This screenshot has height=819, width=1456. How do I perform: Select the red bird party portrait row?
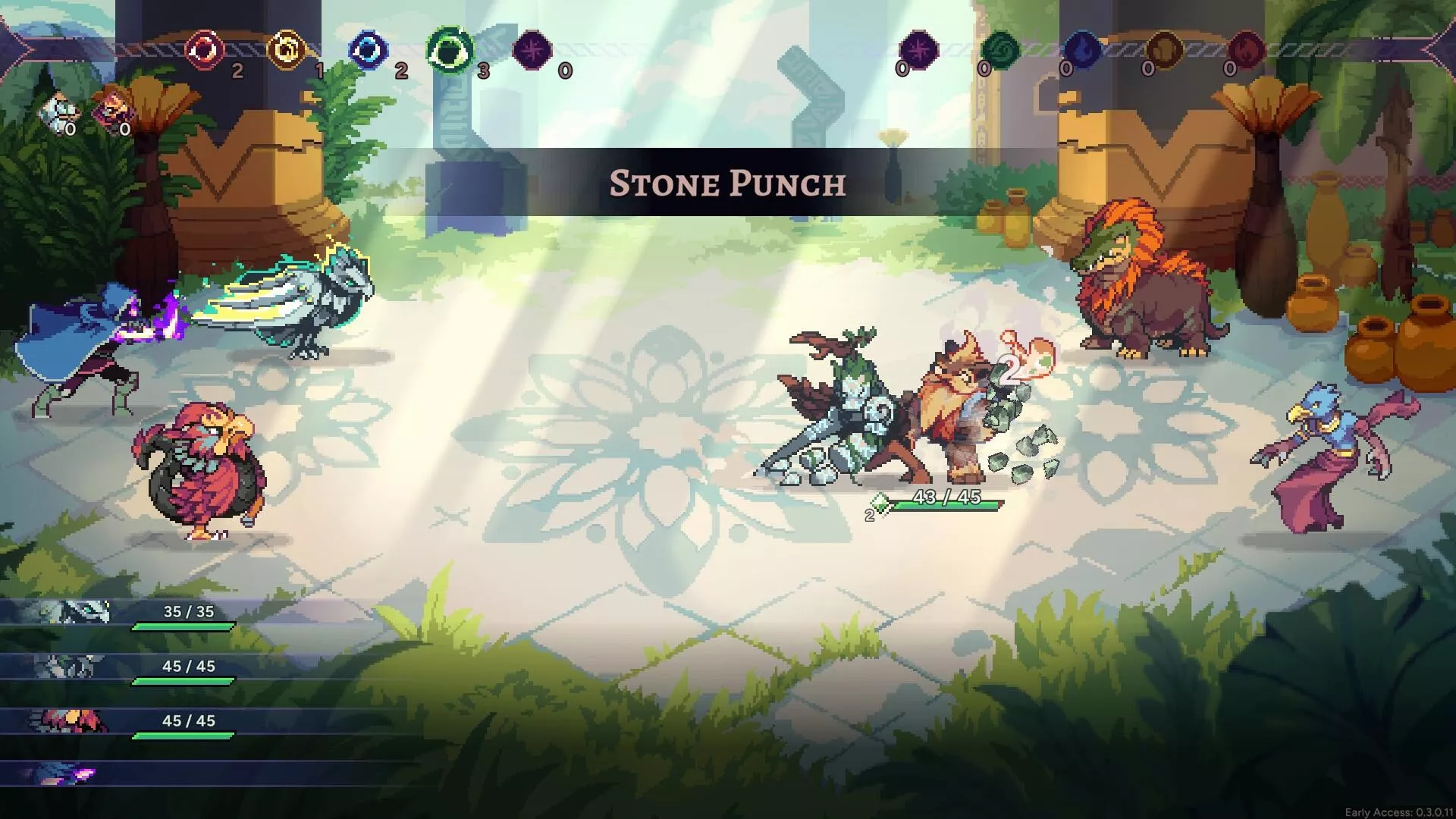pyautogui.click(x=121, y=723)
